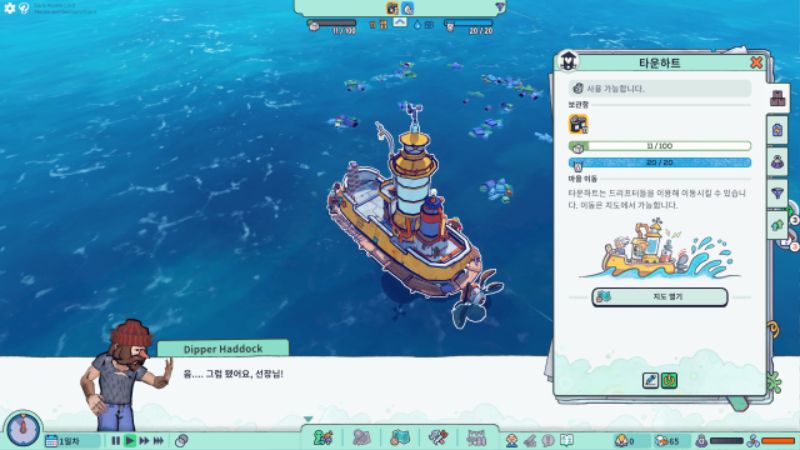Collapse the top resource bar arrow
800x450 pixels.
pos(399,21)
